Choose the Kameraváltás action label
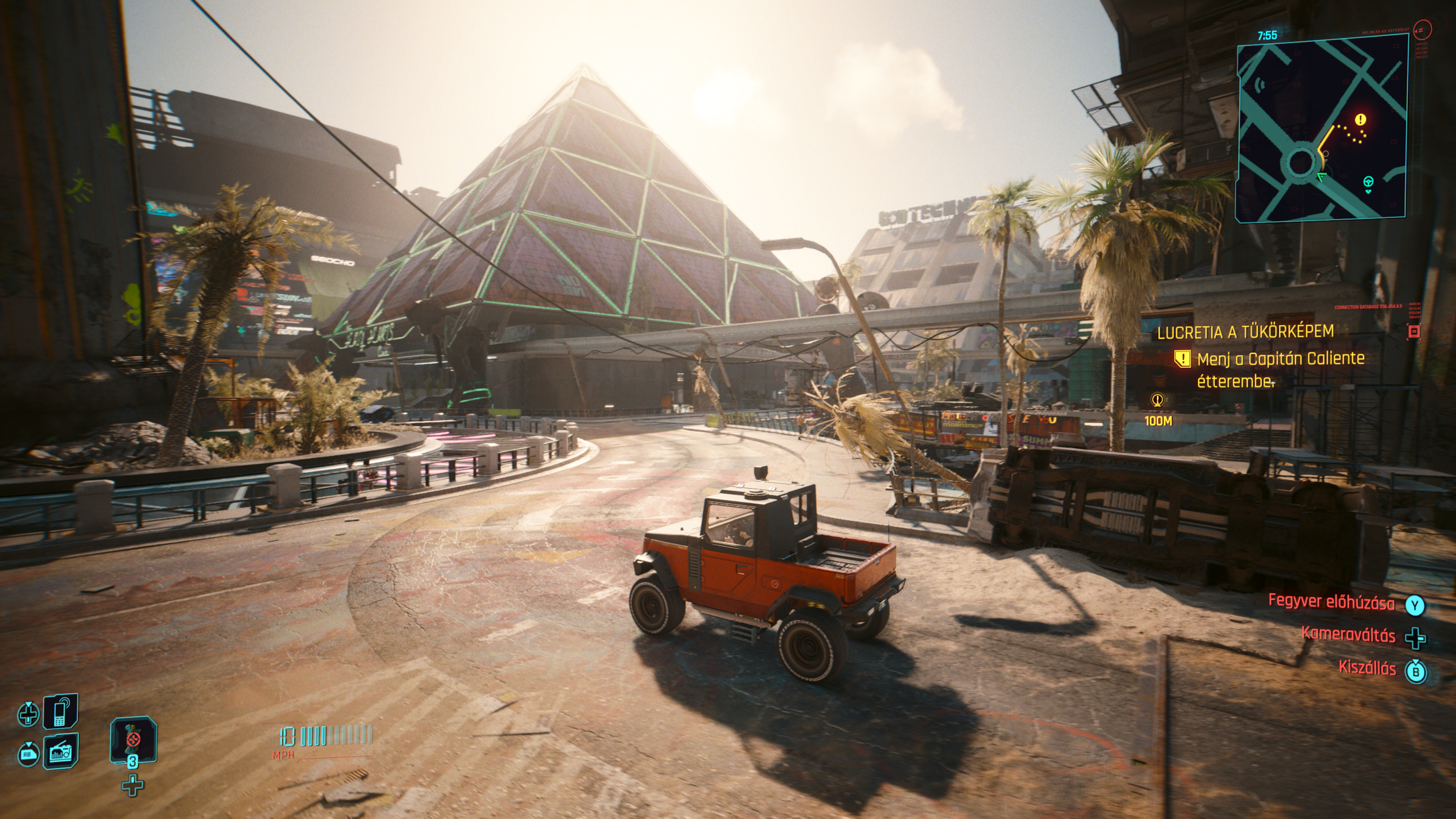The height and width of the screenshot is (819, 1456). (1348, 634)
